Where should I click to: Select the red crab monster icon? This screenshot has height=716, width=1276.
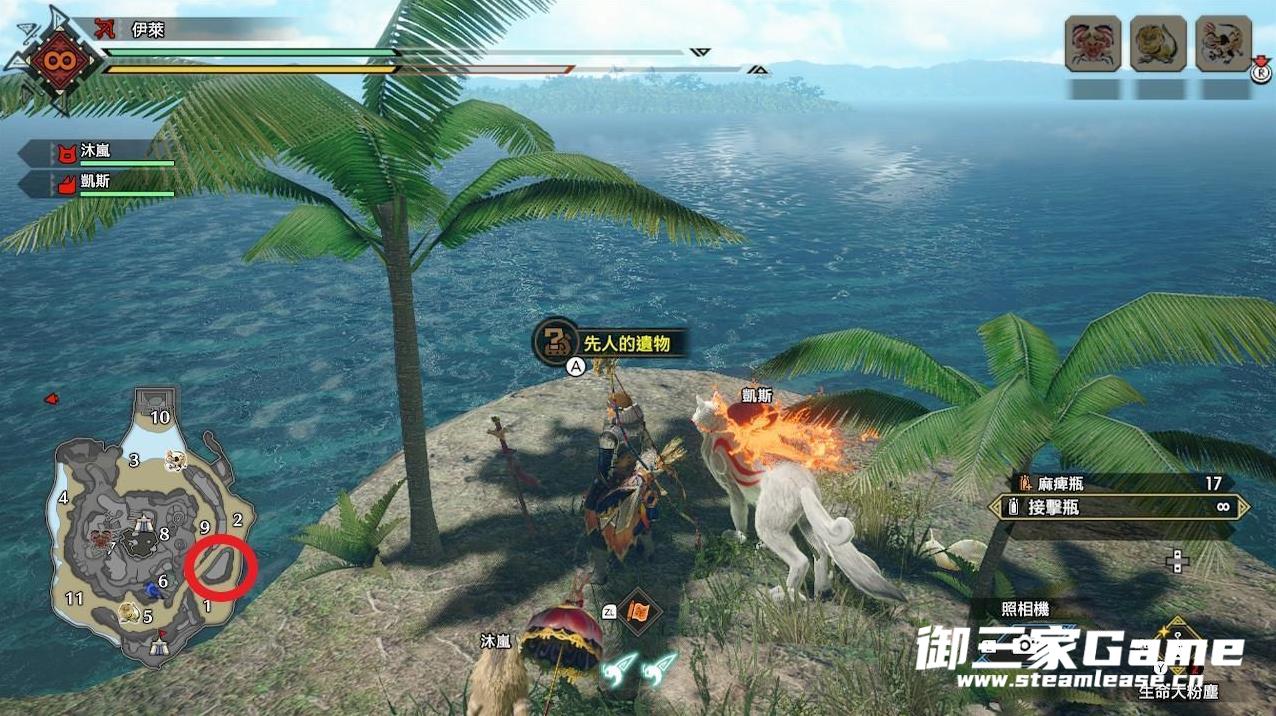tap(1092, 44)
